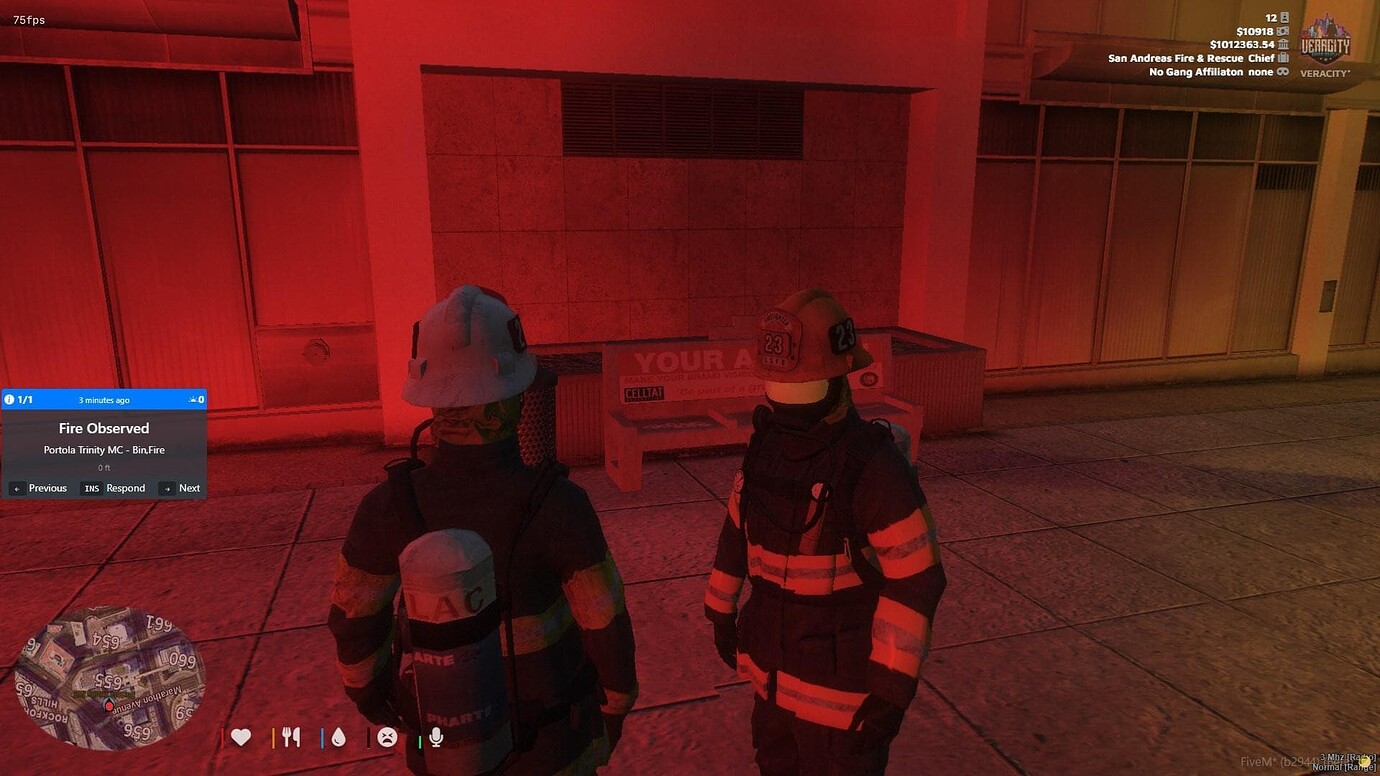Select the health heart icon
This screenshot has height=776, width=1380.
click(240, 737)
